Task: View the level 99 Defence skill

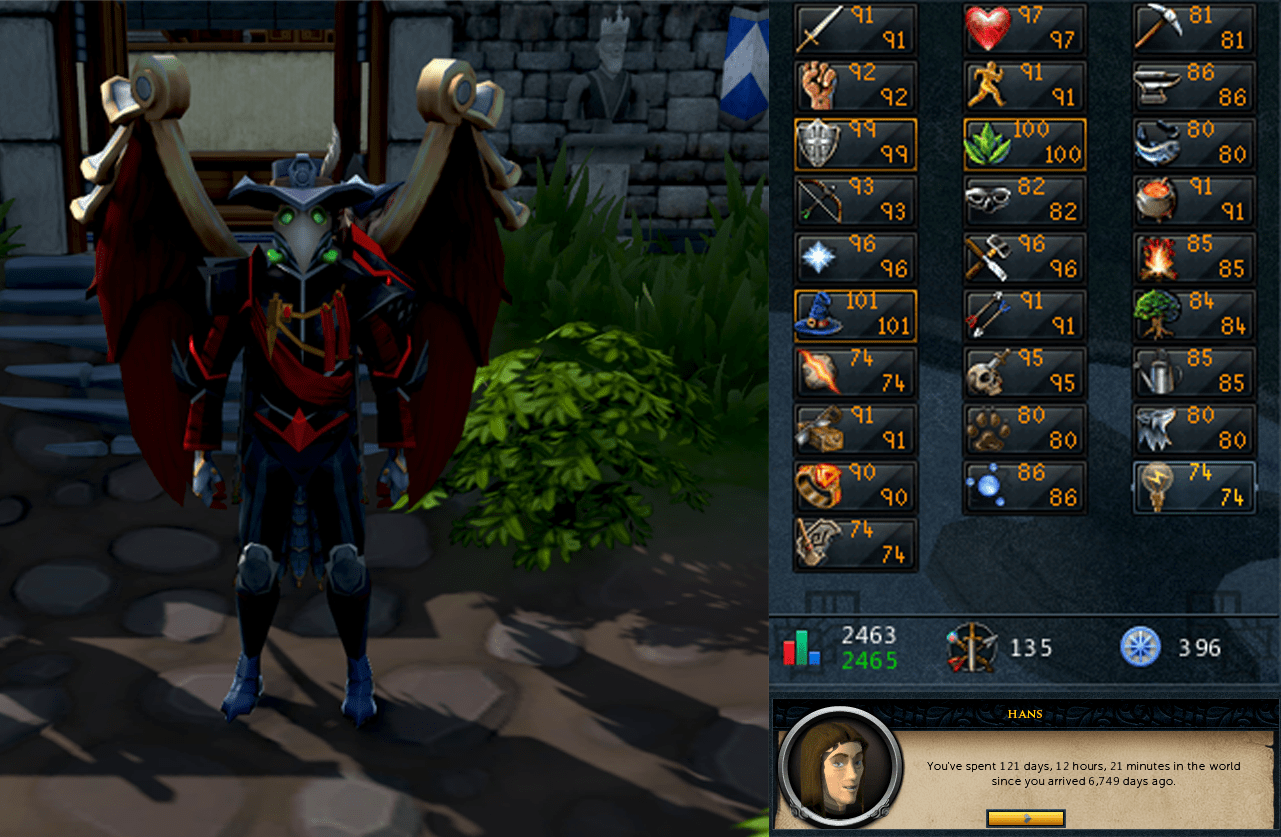Action: (x=855, y=144)
